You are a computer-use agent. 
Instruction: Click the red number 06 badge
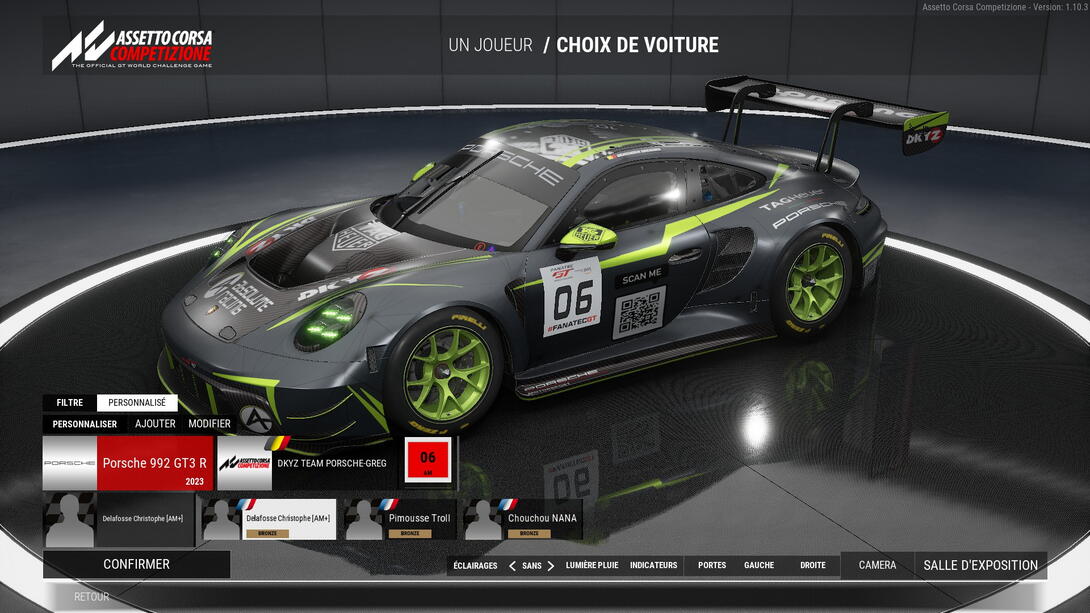coord(428,460)
